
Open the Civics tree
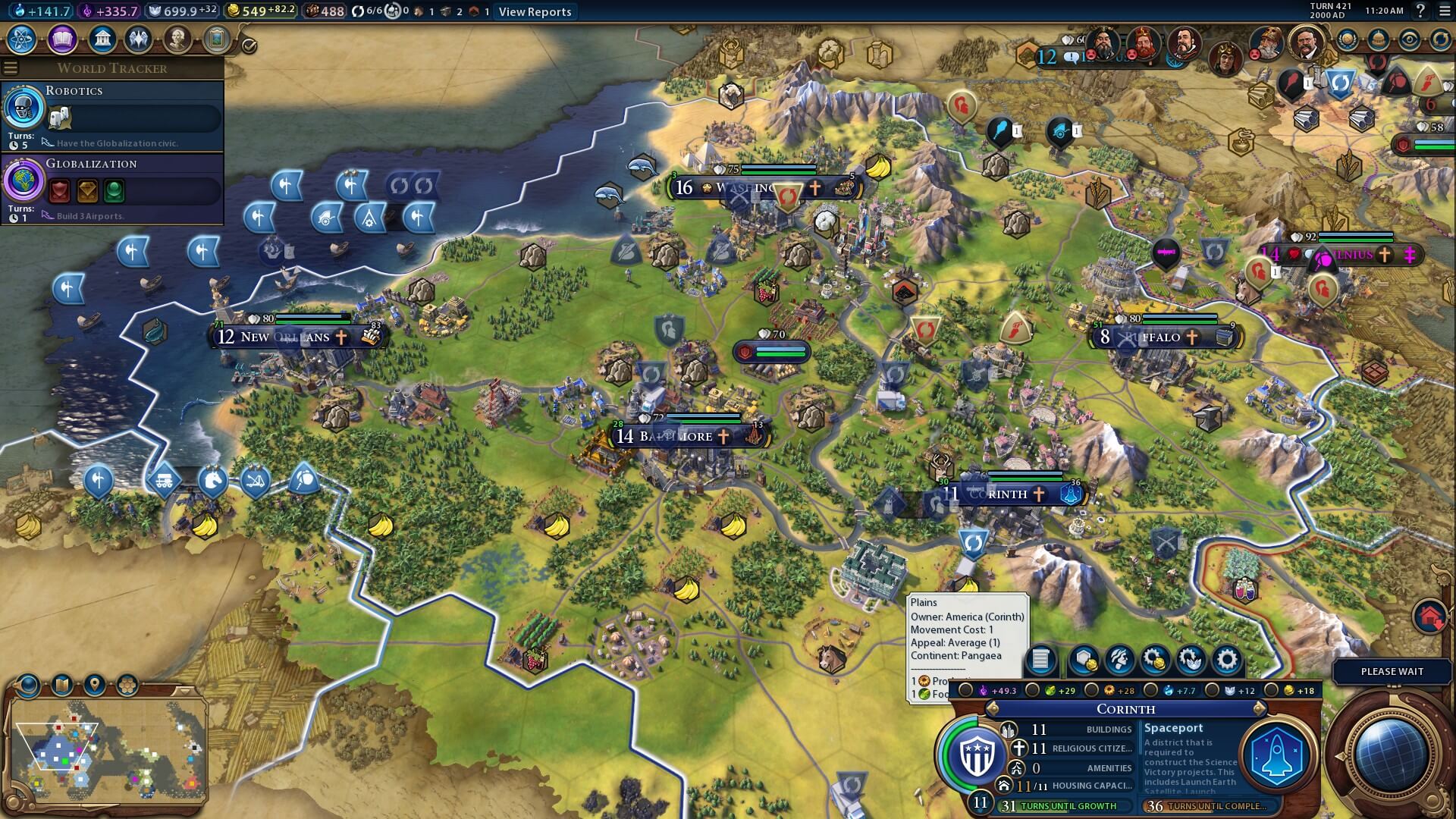tap(61, 40)
